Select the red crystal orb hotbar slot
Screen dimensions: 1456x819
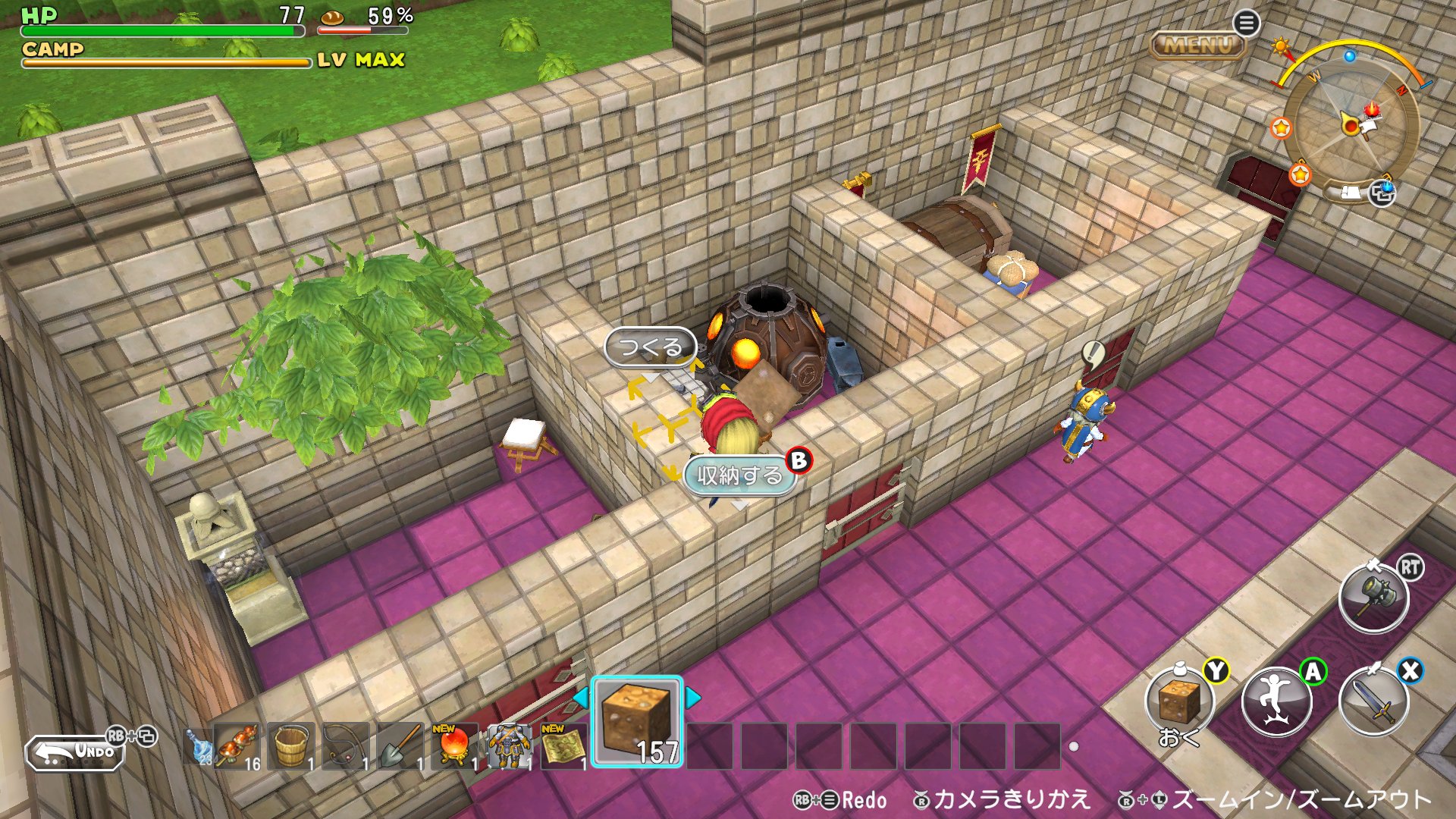(x=455, y=746)
